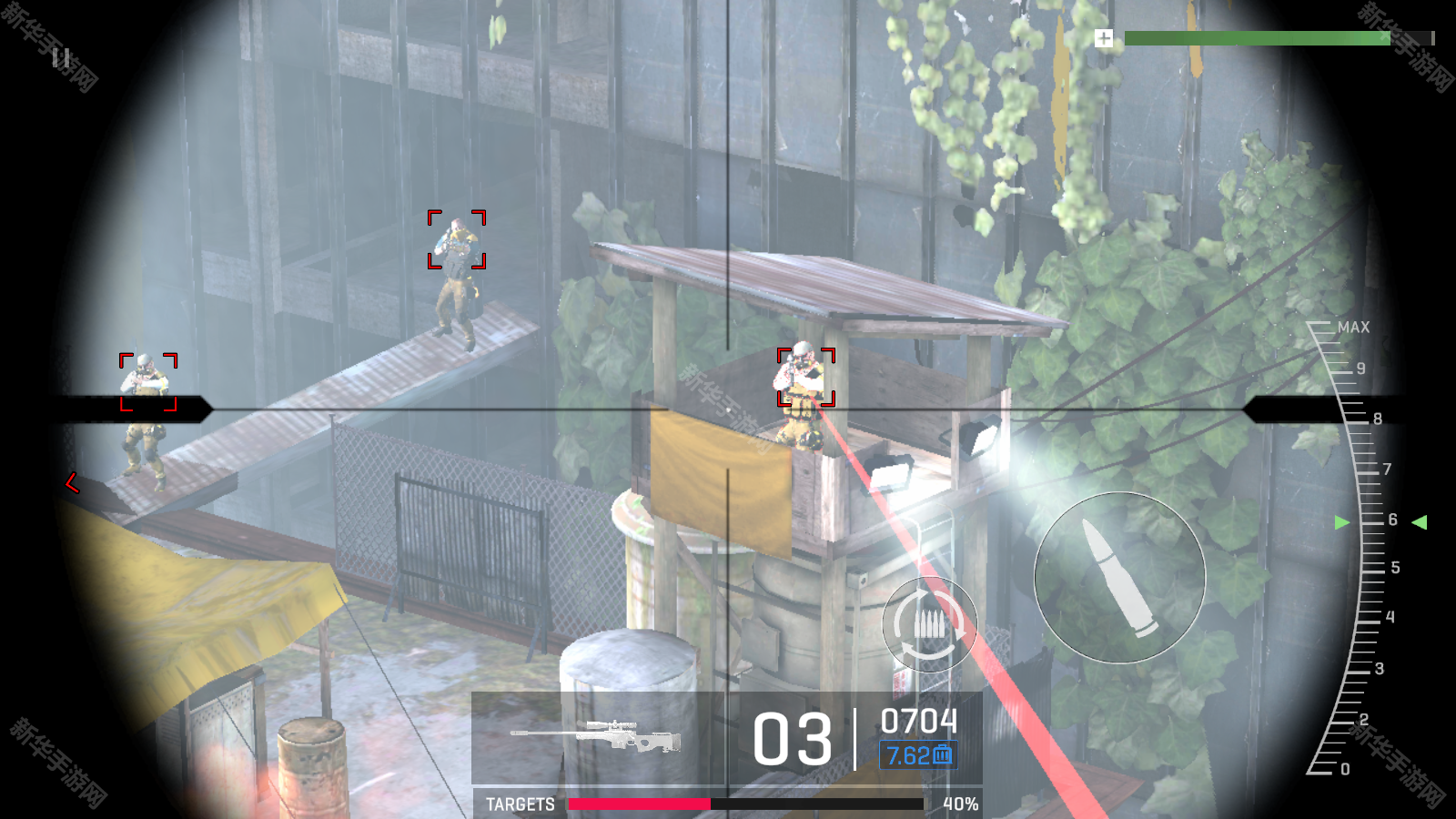Viewport: 1456px width, 819px height.
Task: Tap the sniper rifle weapon icon
Action: (596, 736)
